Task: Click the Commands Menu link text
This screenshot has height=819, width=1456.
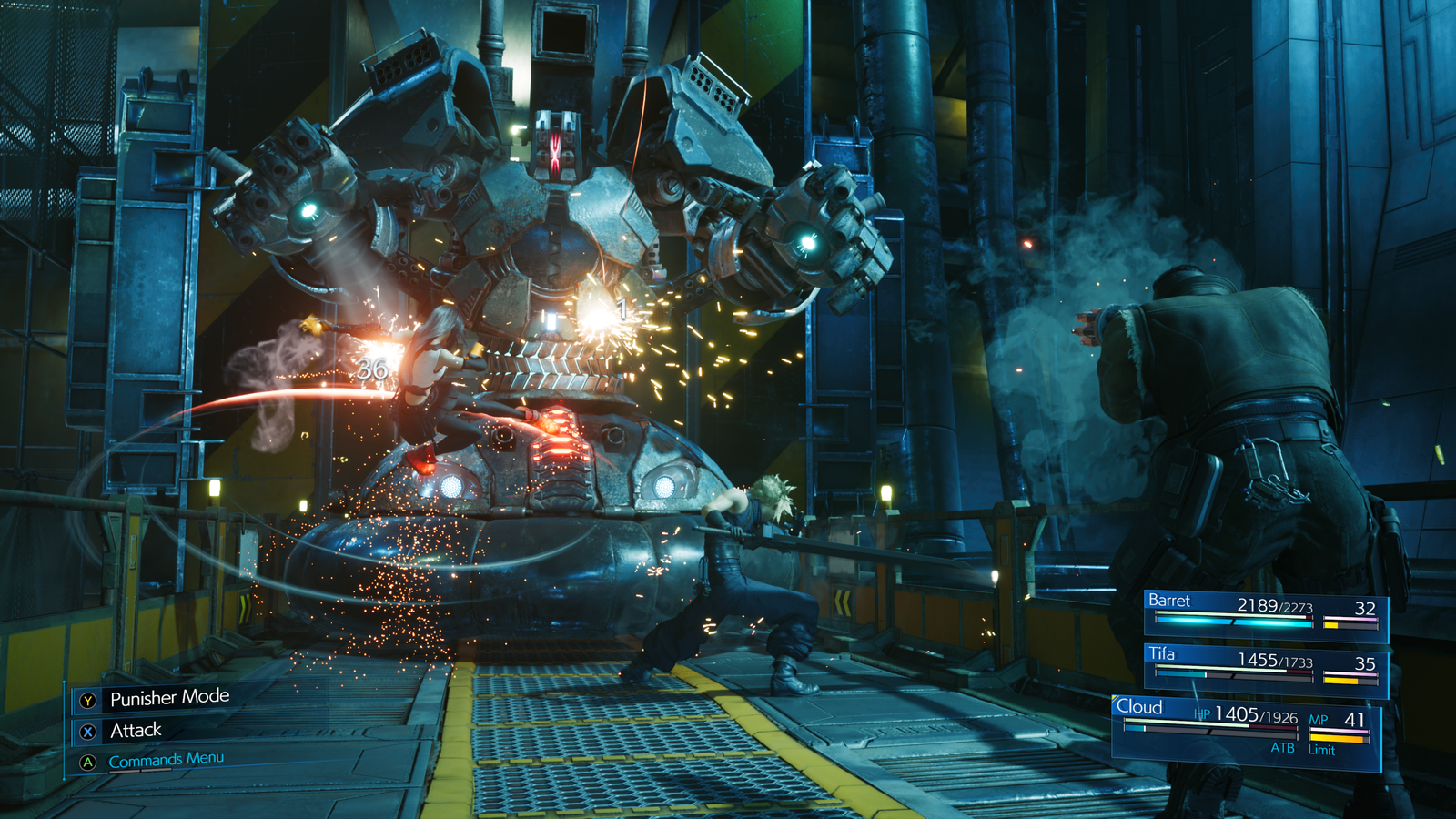Action: coord(165,761)
